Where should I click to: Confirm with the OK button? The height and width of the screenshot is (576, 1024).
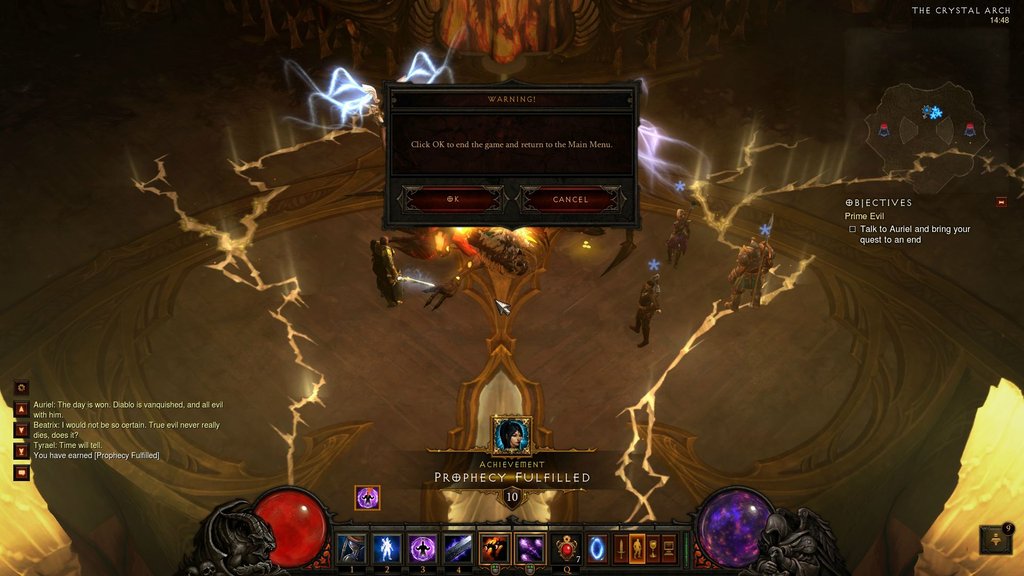[x=453, y=199]
